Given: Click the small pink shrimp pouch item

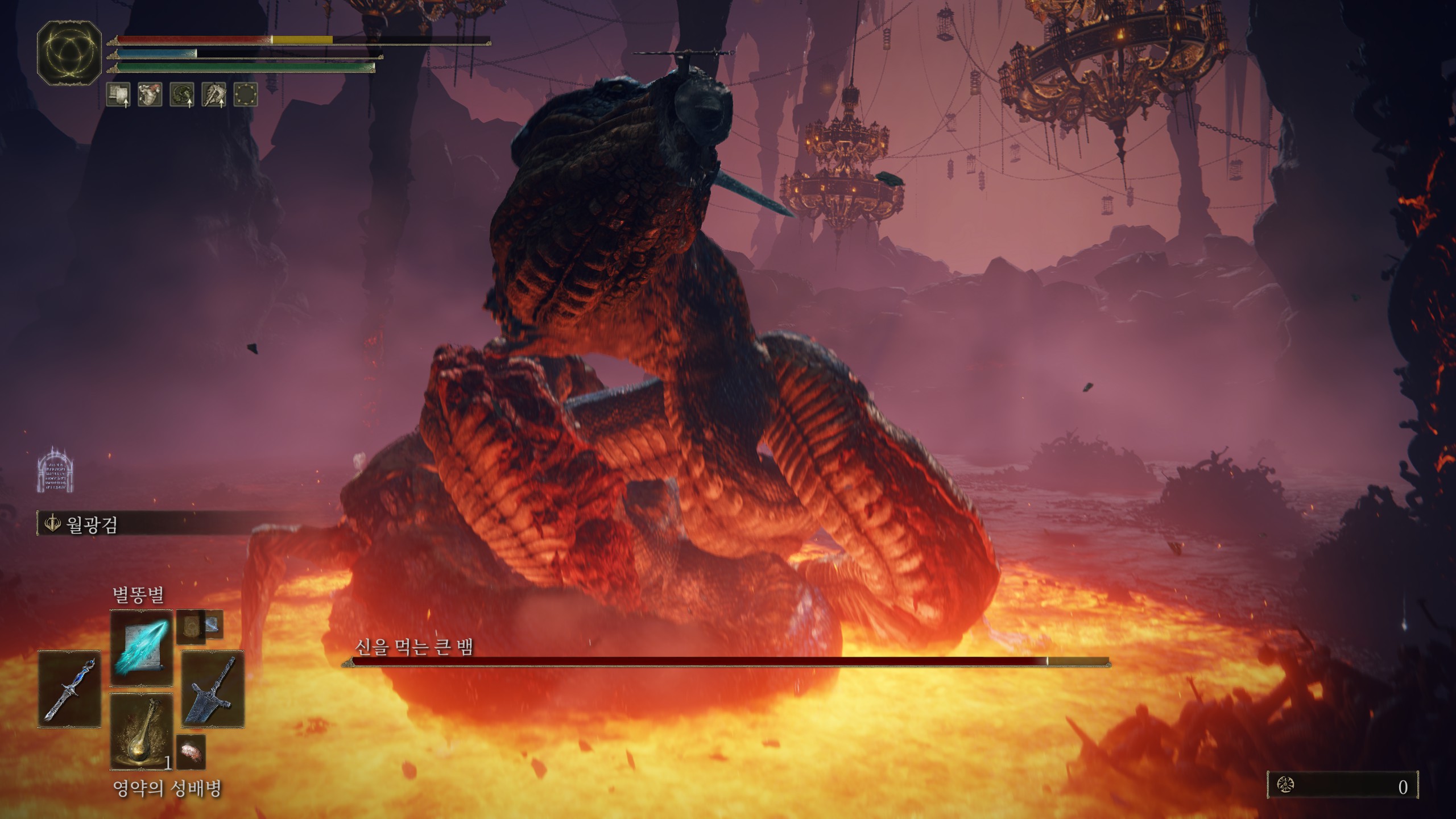Looking at the screenshot, I should [x=190, y=751].
